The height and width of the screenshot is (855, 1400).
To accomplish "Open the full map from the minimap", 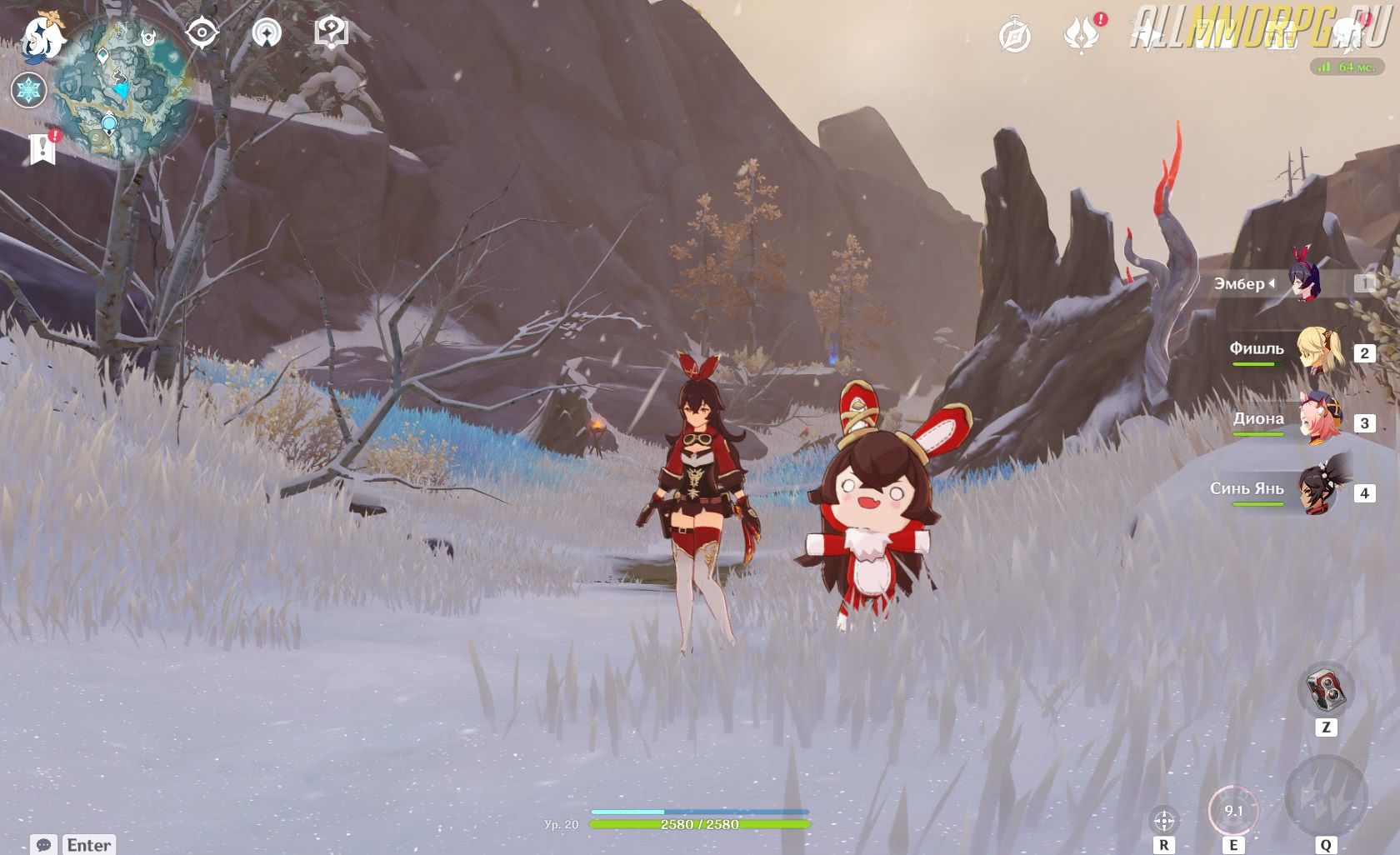I will (125, 92).
